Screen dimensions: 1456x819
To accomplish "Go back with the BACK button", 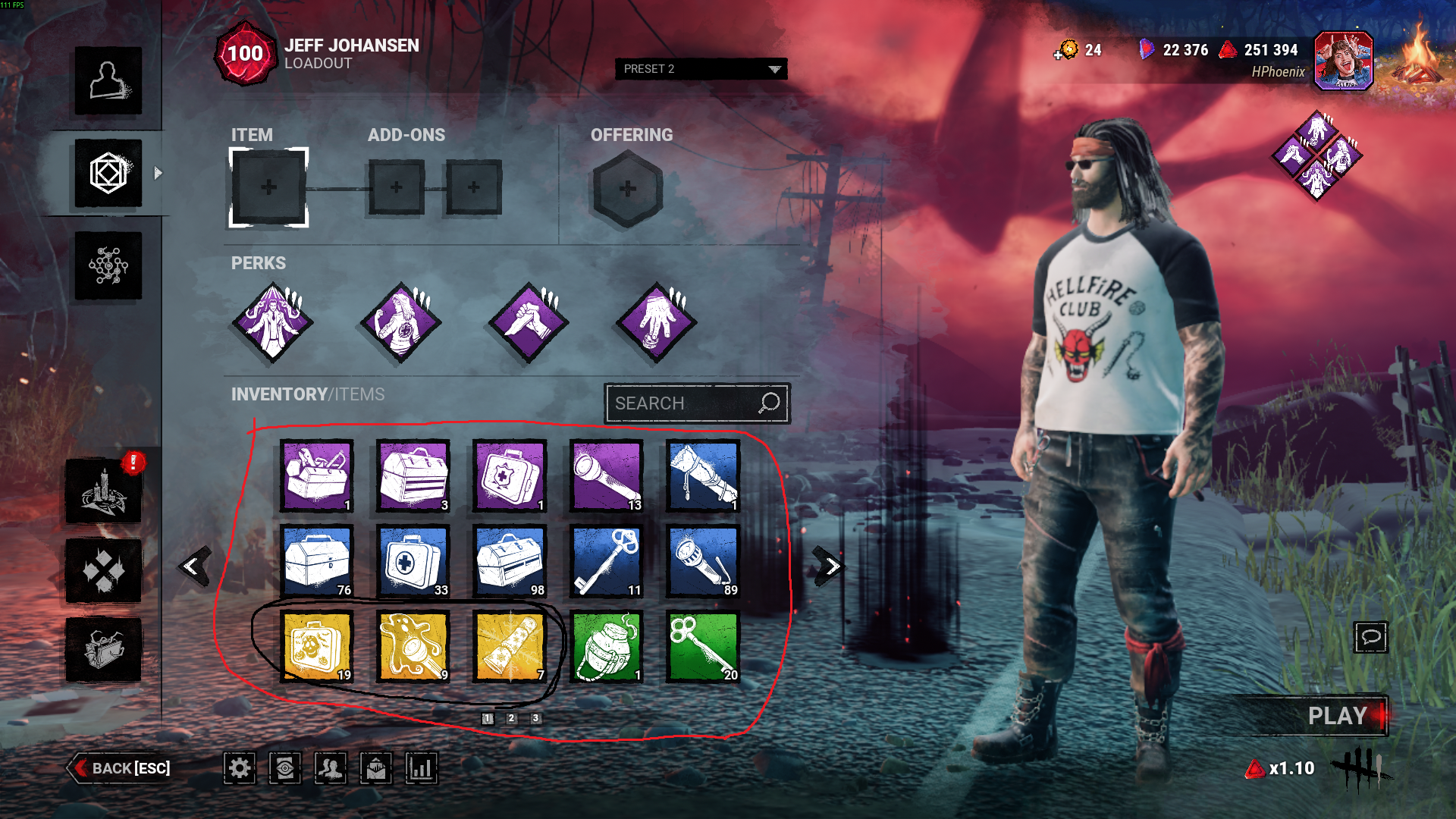I will point(121,768).
